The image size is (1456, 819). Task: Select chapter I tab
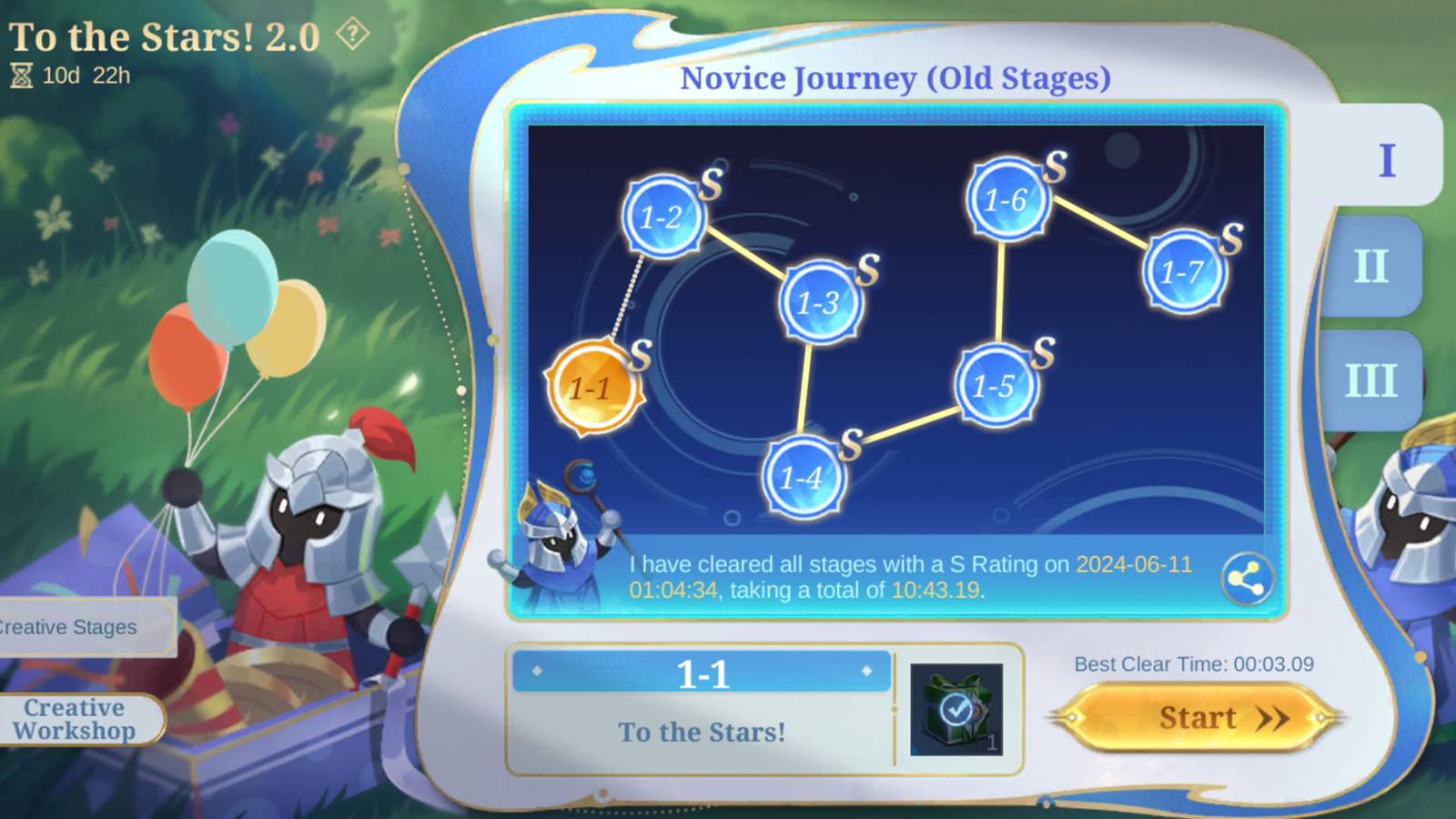tap(1385, 159)
